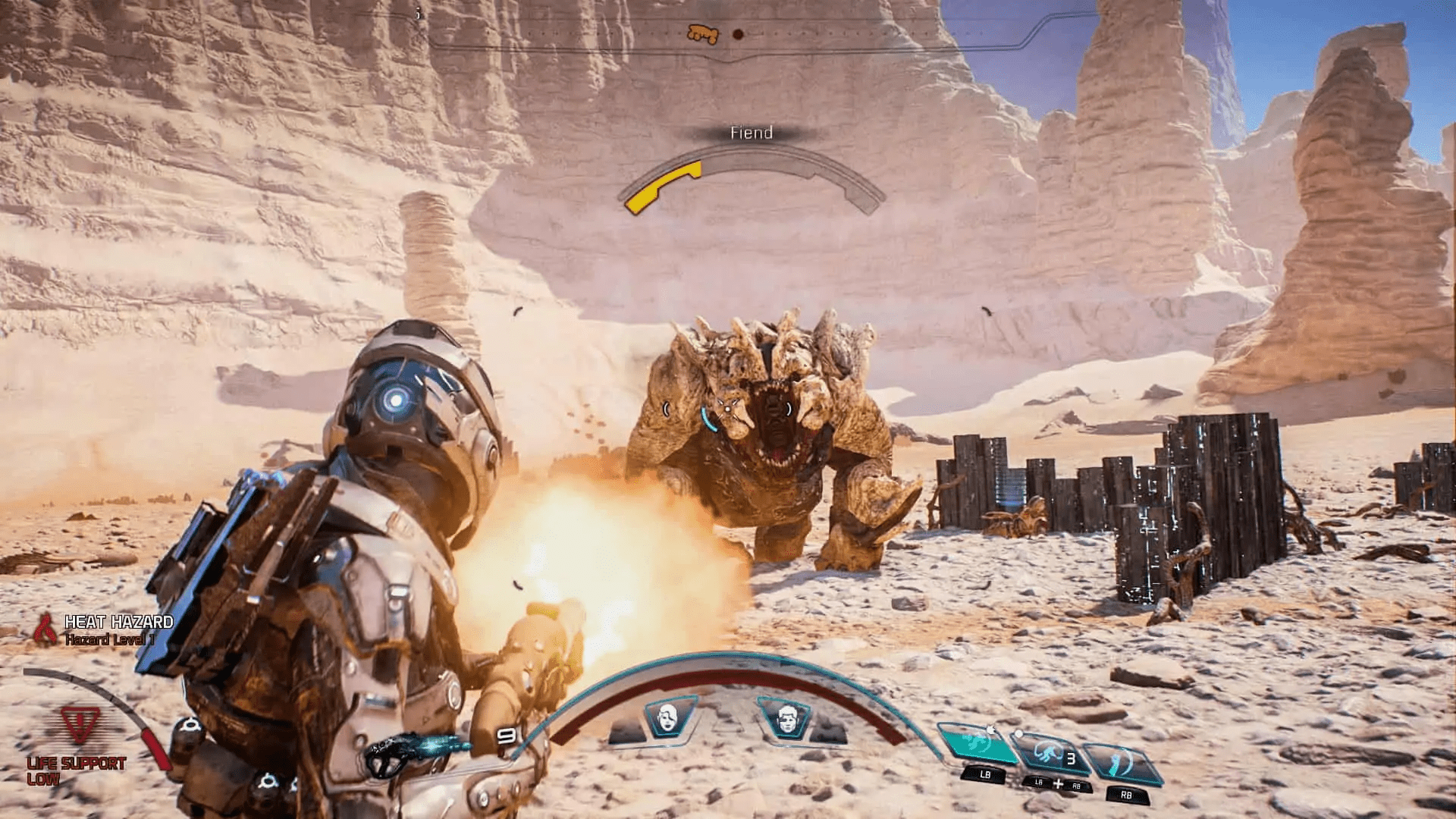Select the Nomad vehicle icon on the compass
1456x819 pixels.
703,33
